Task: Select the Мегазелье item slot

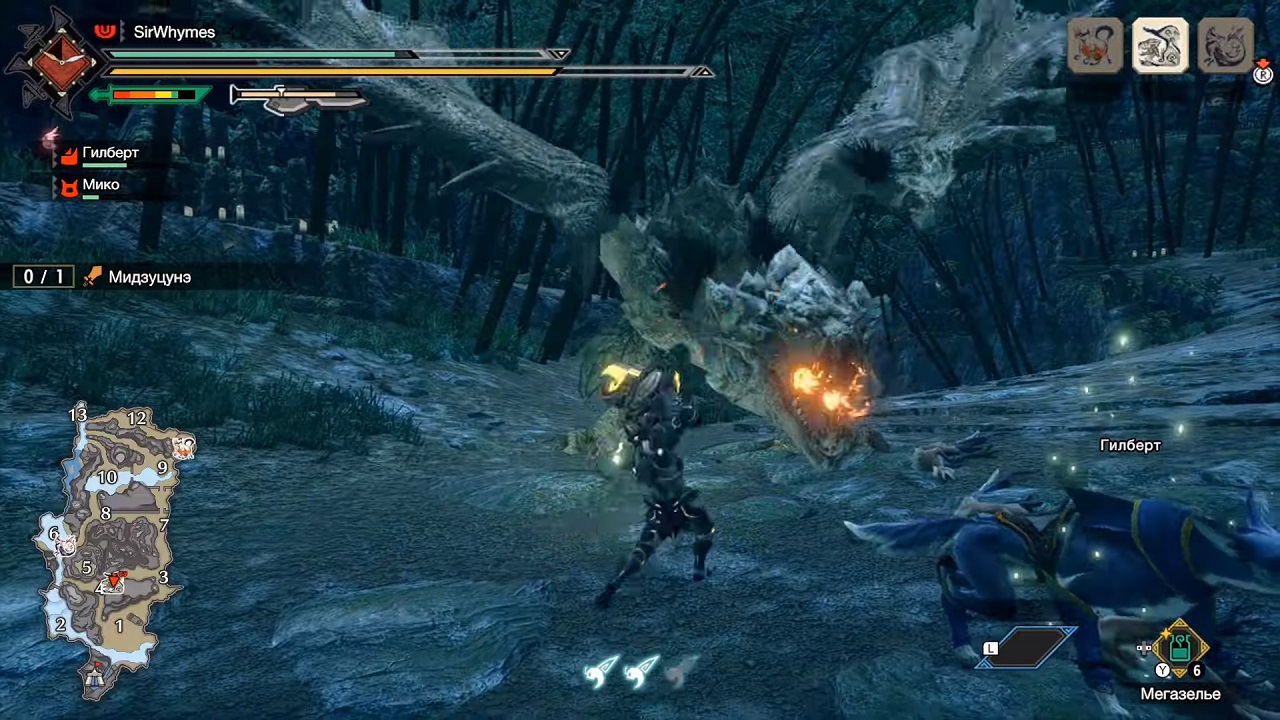Action: (1180, 648)
